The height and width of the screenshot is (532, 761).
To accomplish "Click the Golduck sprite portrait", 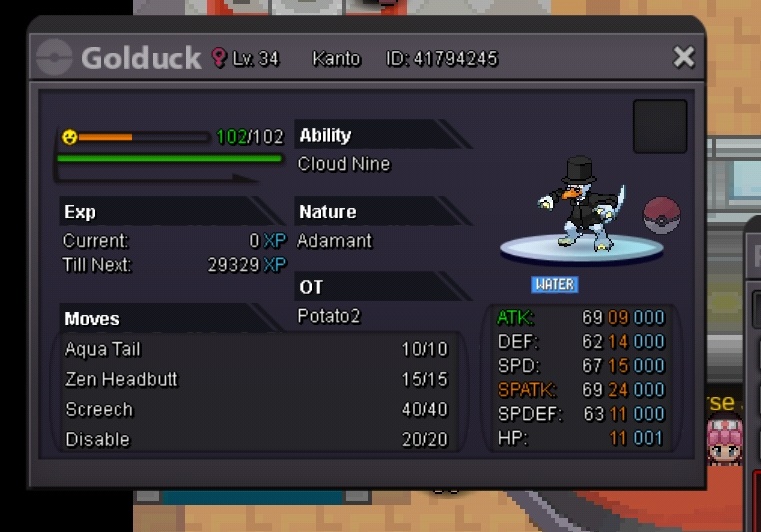I will click(577, 205).
